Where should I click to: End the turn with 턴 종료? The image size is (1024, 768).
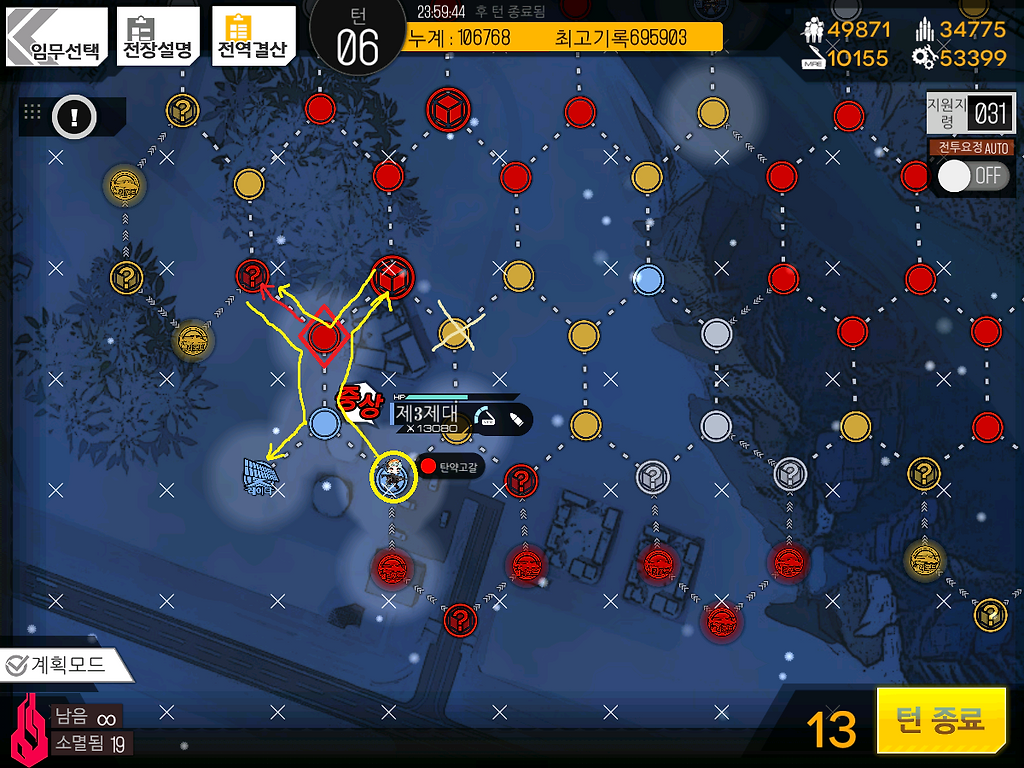tap(940, 719)
